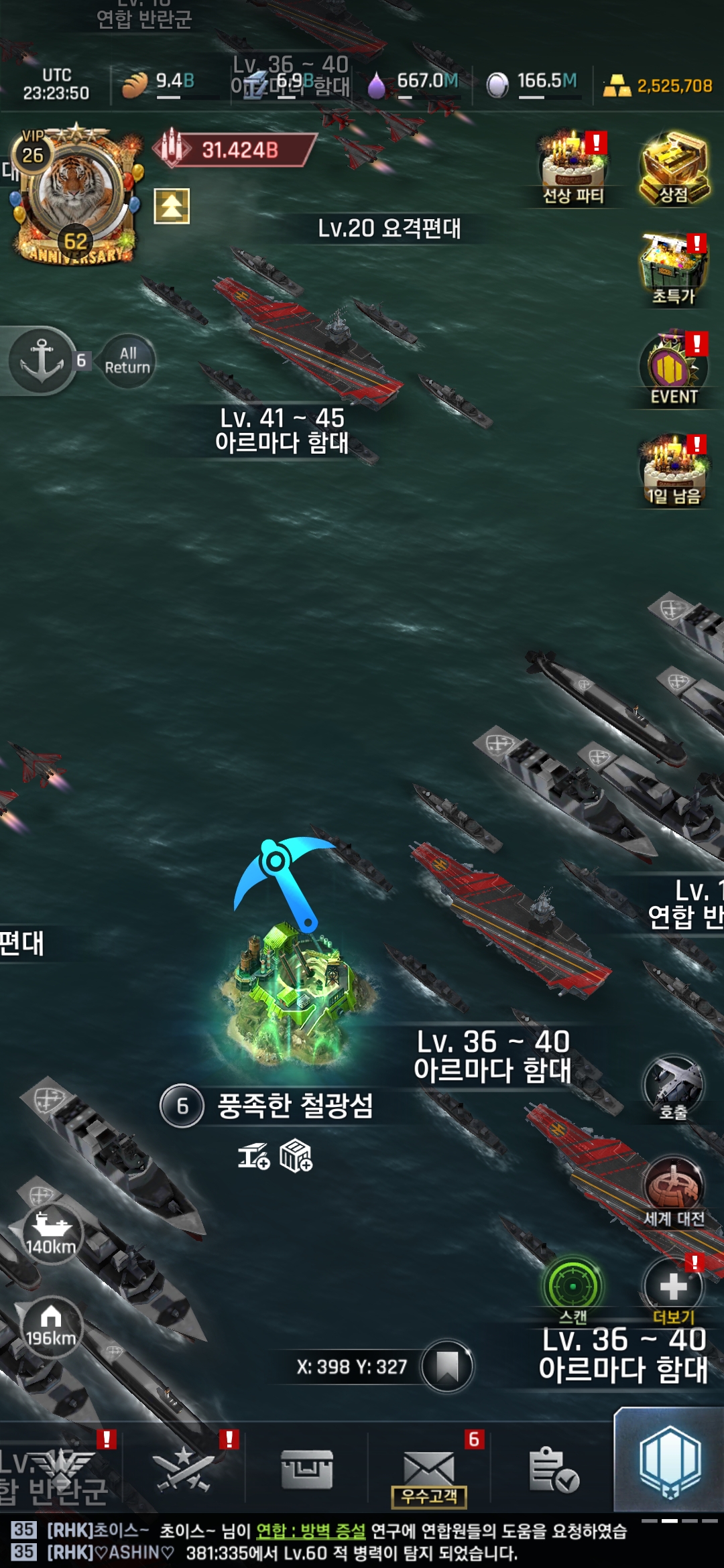Image resolution: width=724 pixels, height=1568 pixels.
Task: Open the inventory chest icon in bottom bar
Action: (307, 1469)
